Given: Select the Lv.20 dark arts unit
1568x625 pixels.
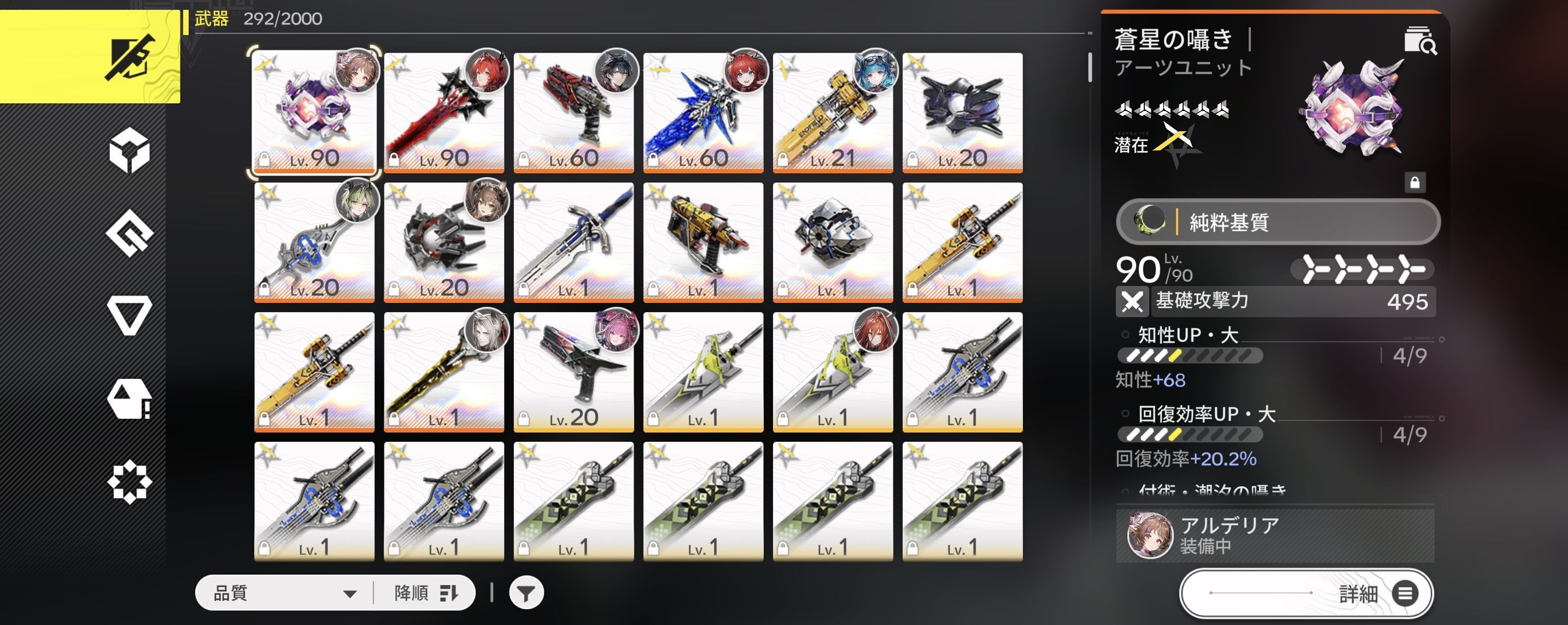Looking at the screenshot, I should [x=962, y=113].
